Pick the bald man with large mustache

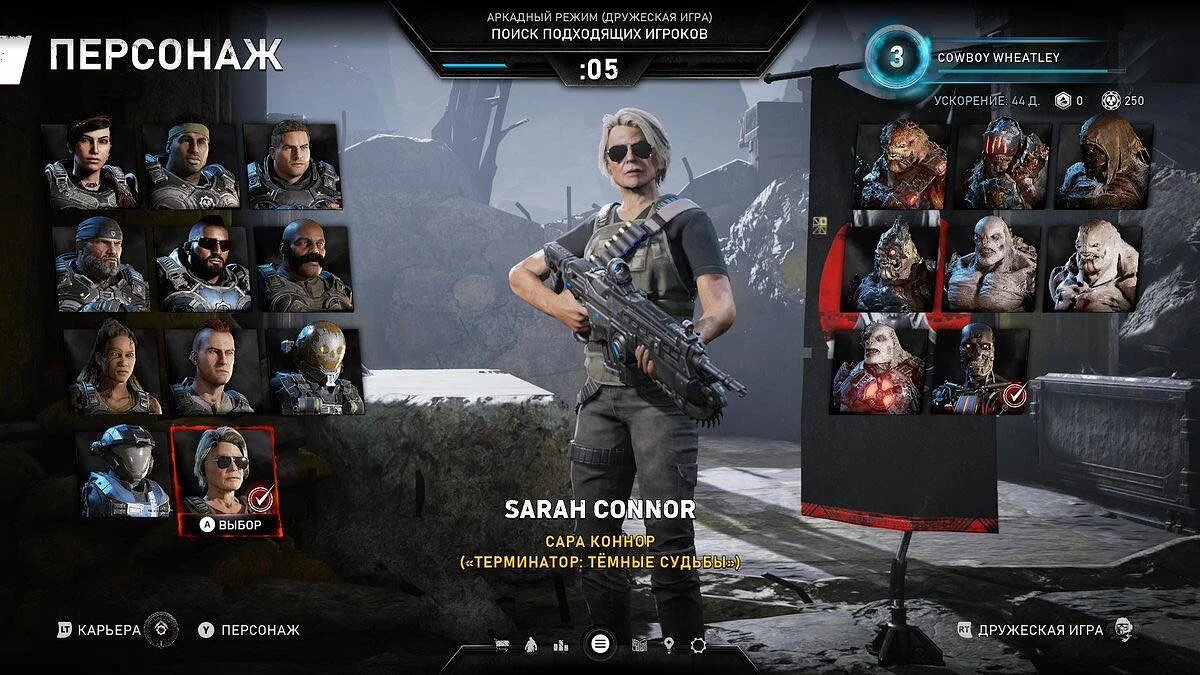(304, 267)
